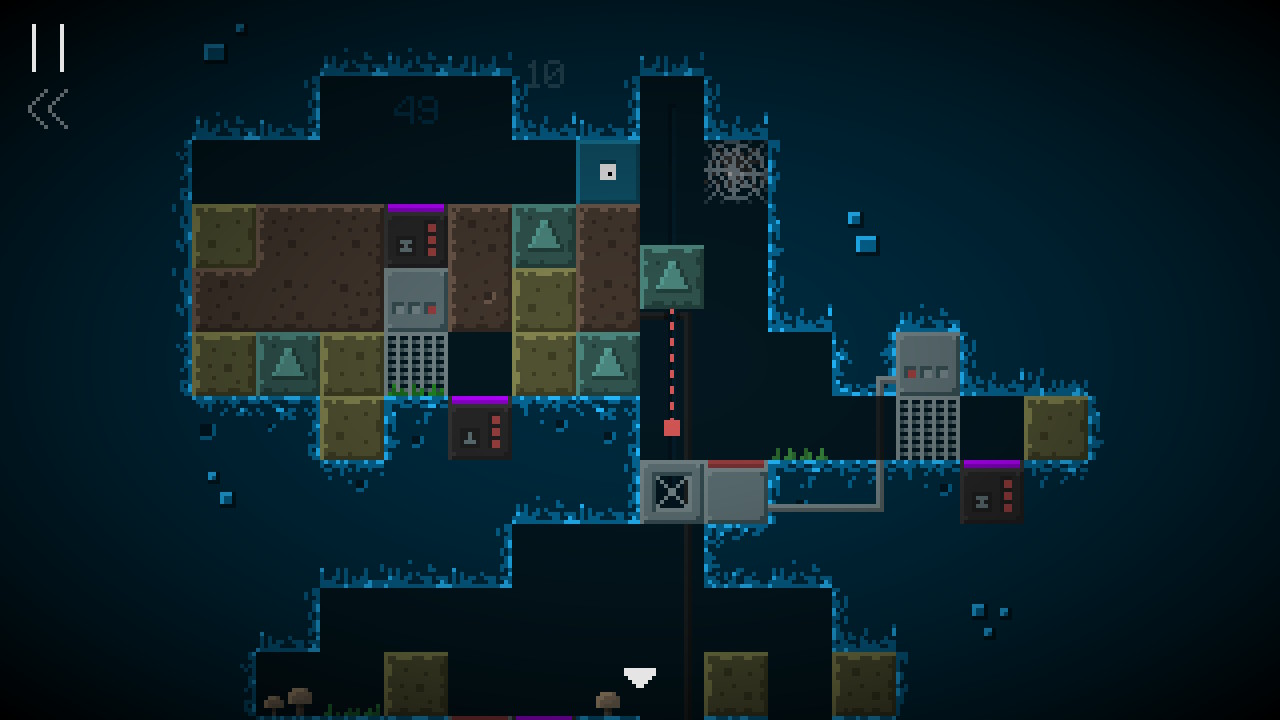Screen dimensions: 1280x720
Task: Click the red laser projectile dot
Action: 672,426
